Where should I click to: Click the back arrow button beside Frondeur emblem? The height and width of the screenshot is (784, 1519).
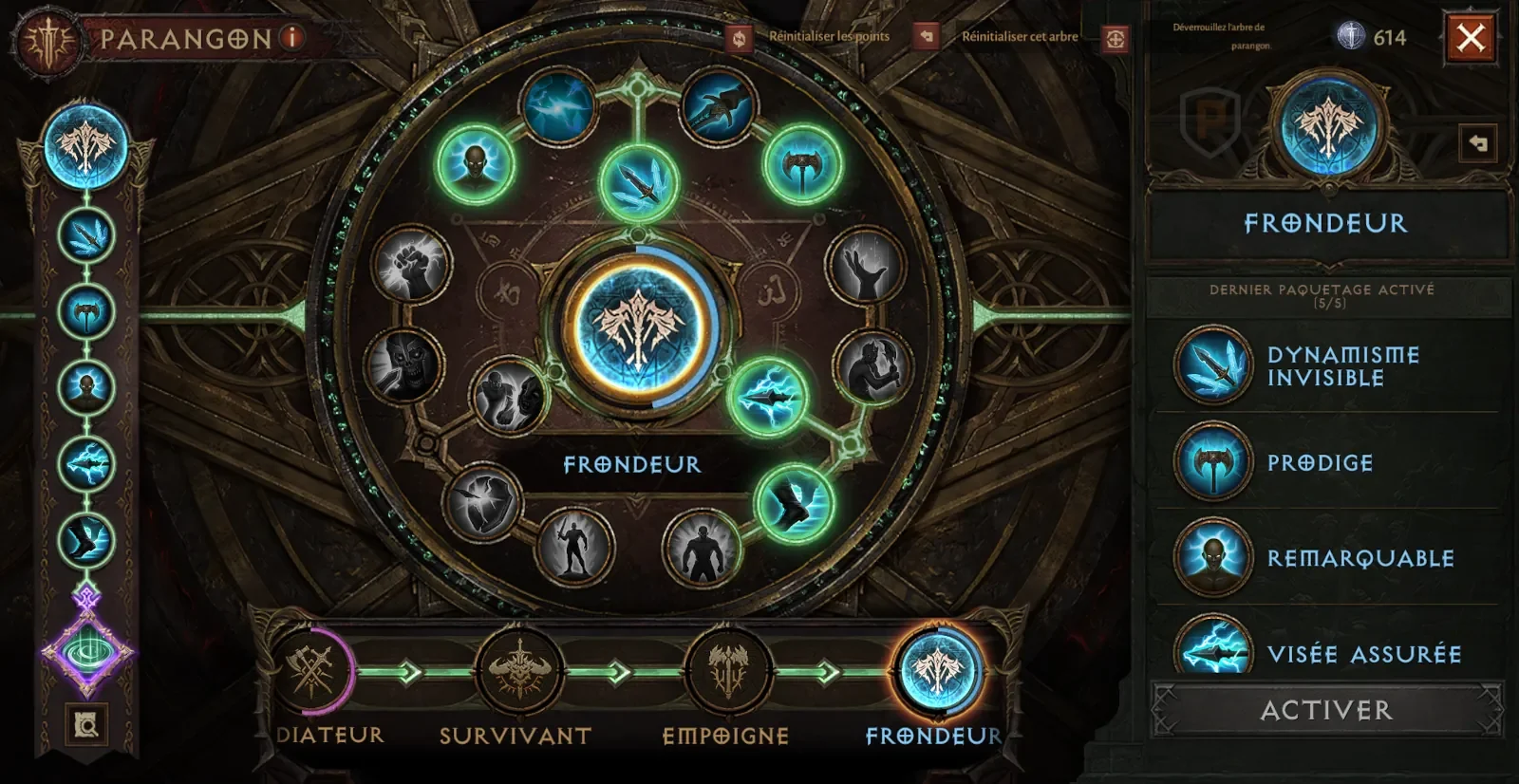click(x=1477, y=143)
